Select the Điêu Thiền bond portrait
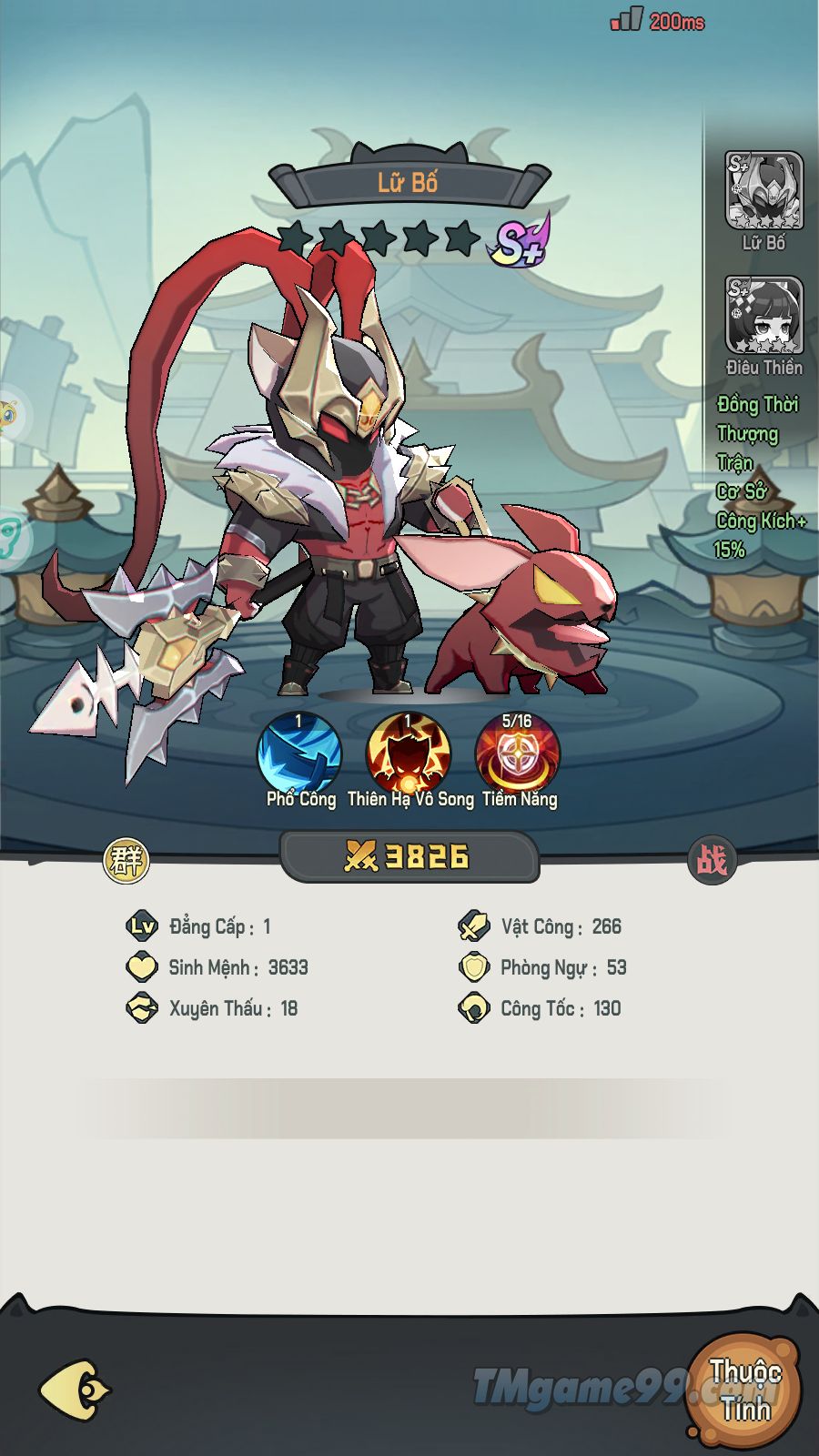Image resolution: width=819 pixels, height=1456 pixels. [x=763, y=316]
